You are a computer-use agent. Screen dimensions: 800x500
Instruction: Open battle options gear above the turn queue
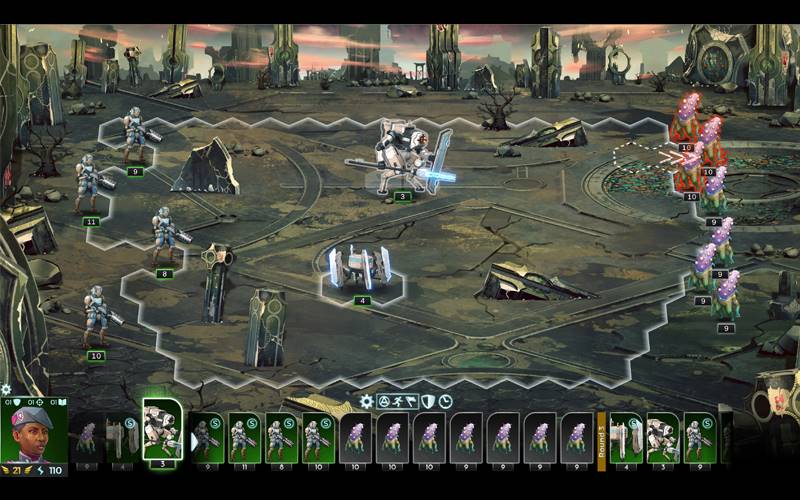coord(367,402)
